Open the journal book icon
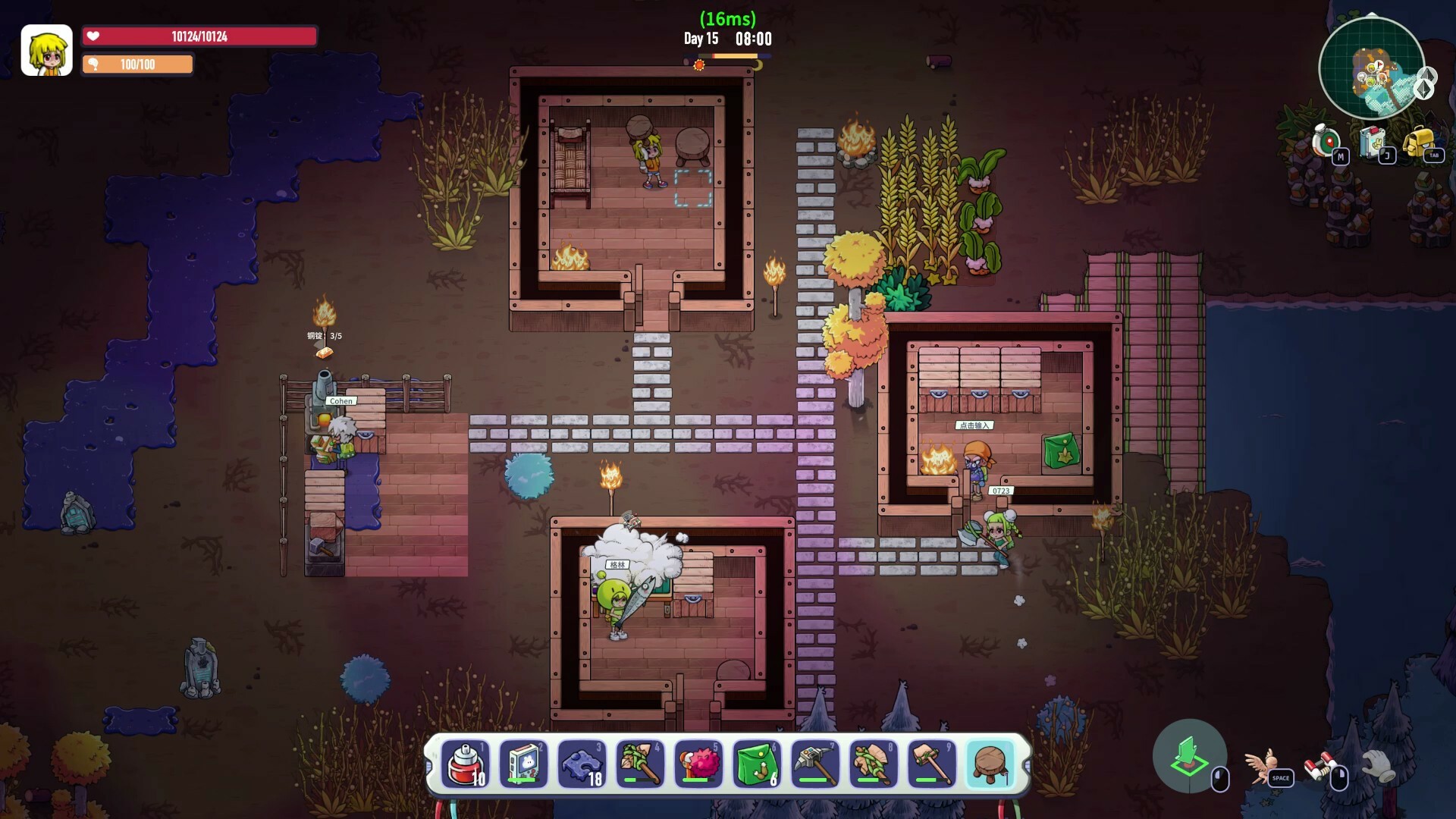This screenshot has height=819, width=1456. tap(1374, 142)
